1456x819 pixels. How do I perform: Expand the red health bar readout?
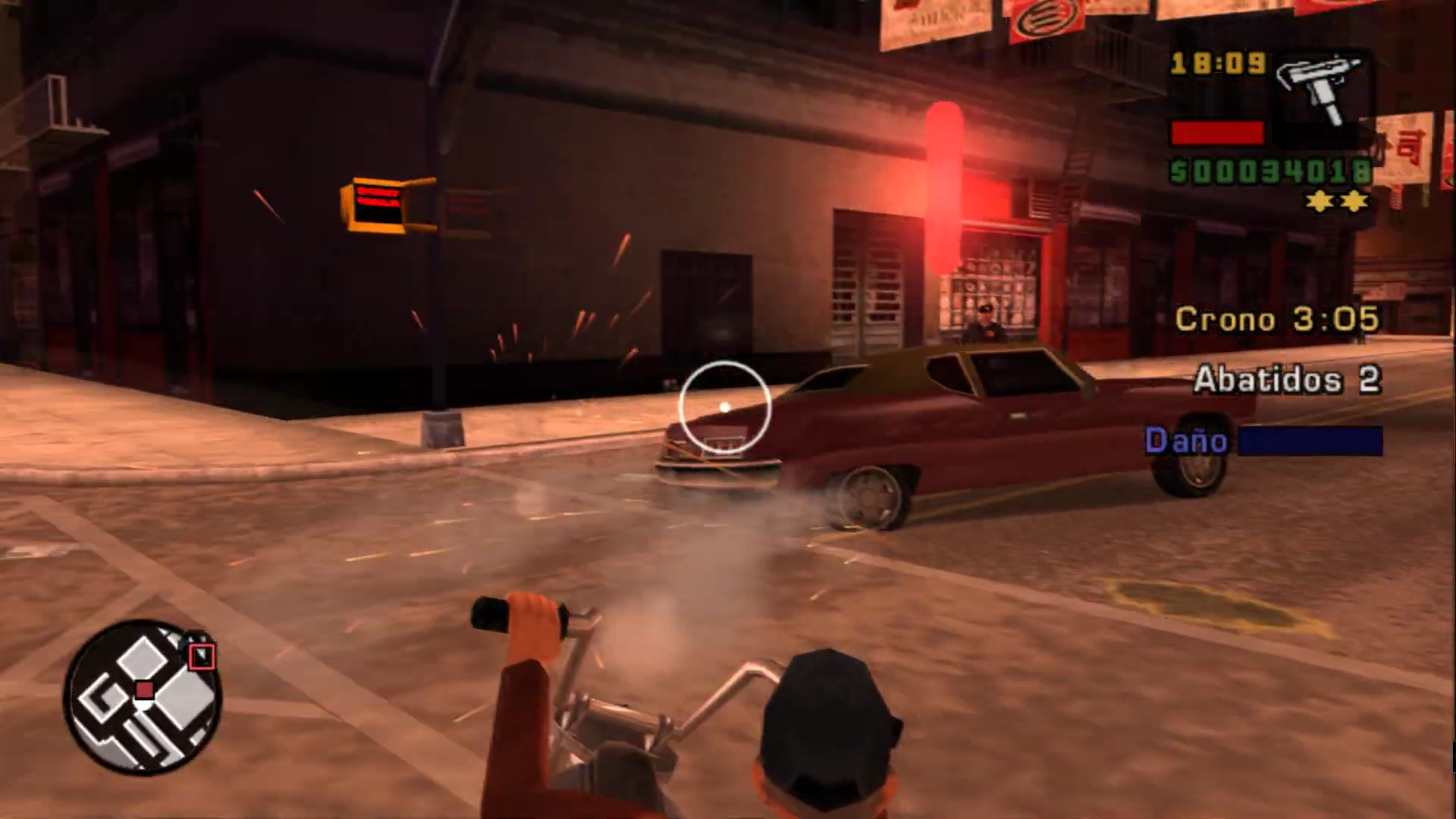pos(1216,133)
